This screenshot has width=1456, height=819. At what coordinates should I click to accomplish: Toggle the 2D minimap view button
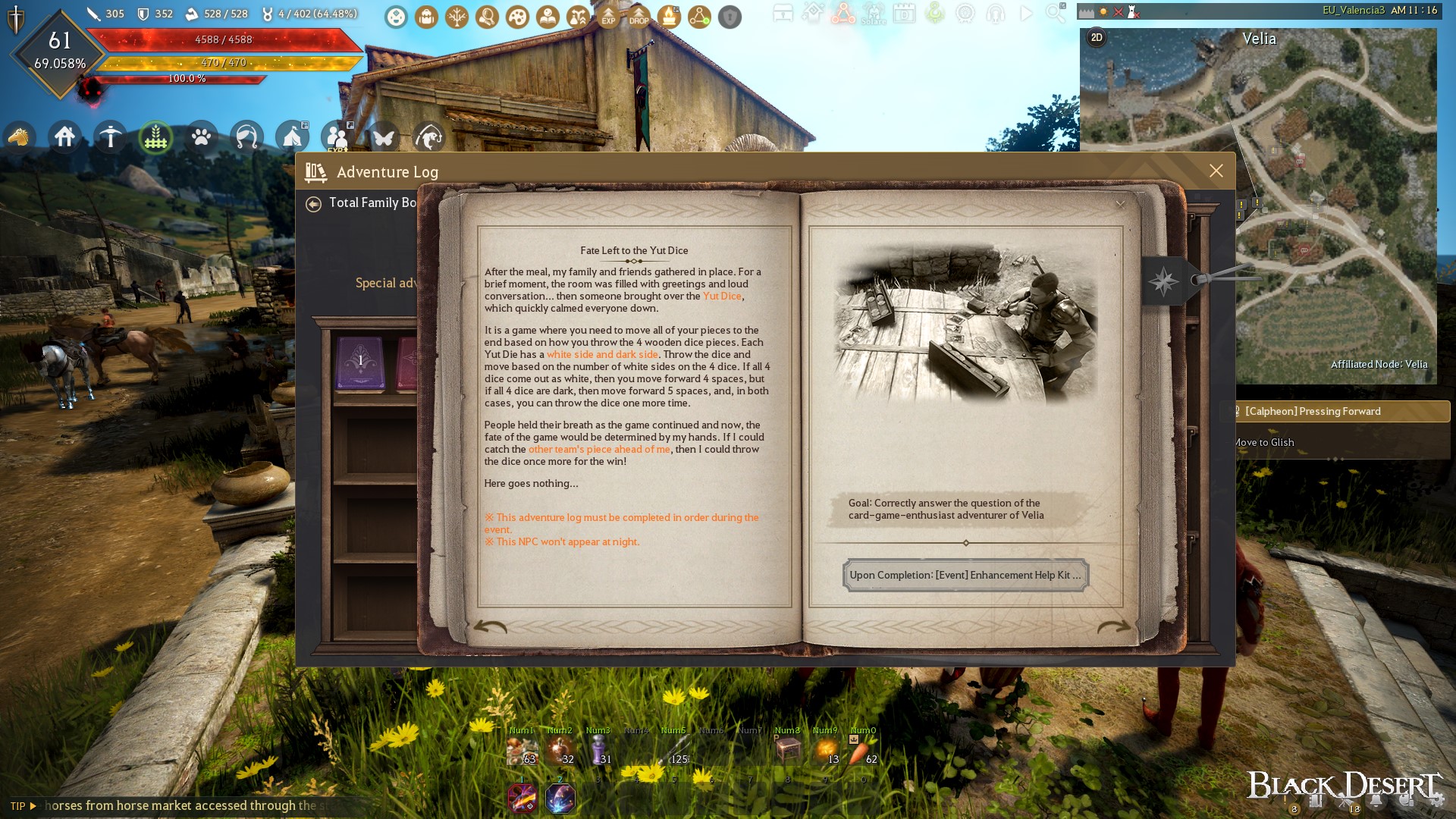pyautogui.click(x=1096, y=36)
